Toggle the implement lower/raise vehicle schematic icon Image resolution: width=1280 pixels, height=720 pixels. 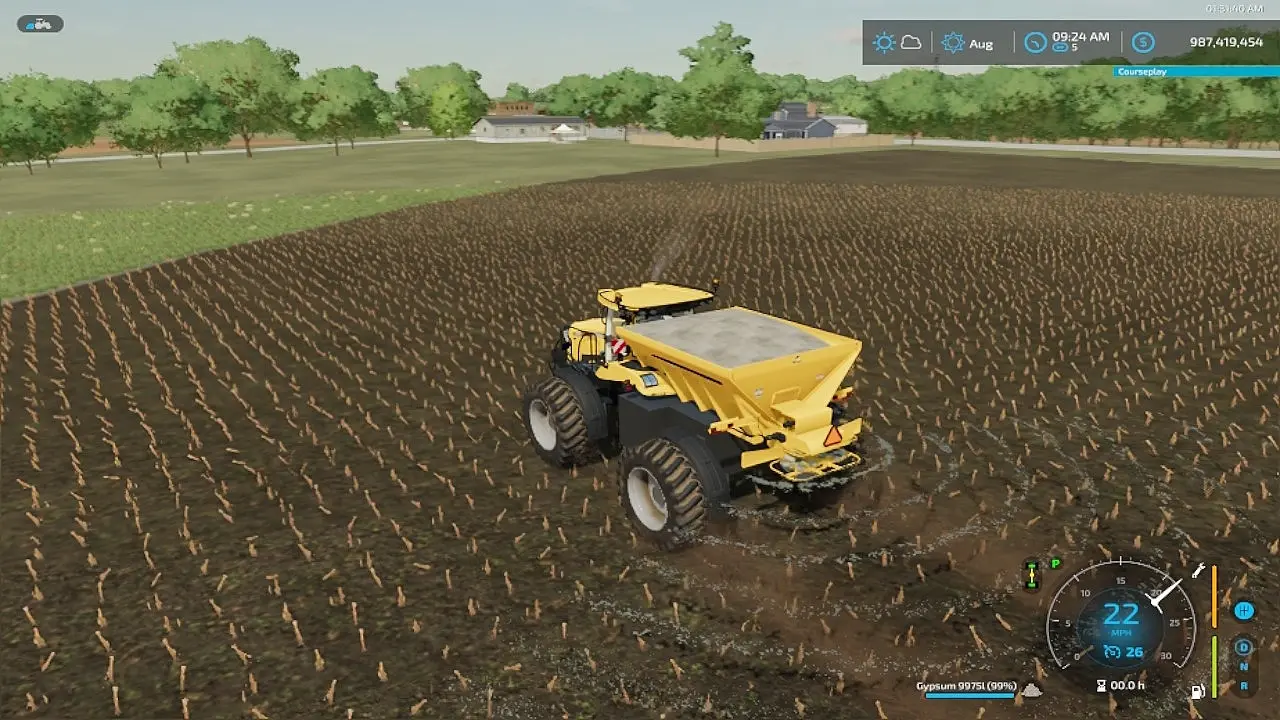1032,574
